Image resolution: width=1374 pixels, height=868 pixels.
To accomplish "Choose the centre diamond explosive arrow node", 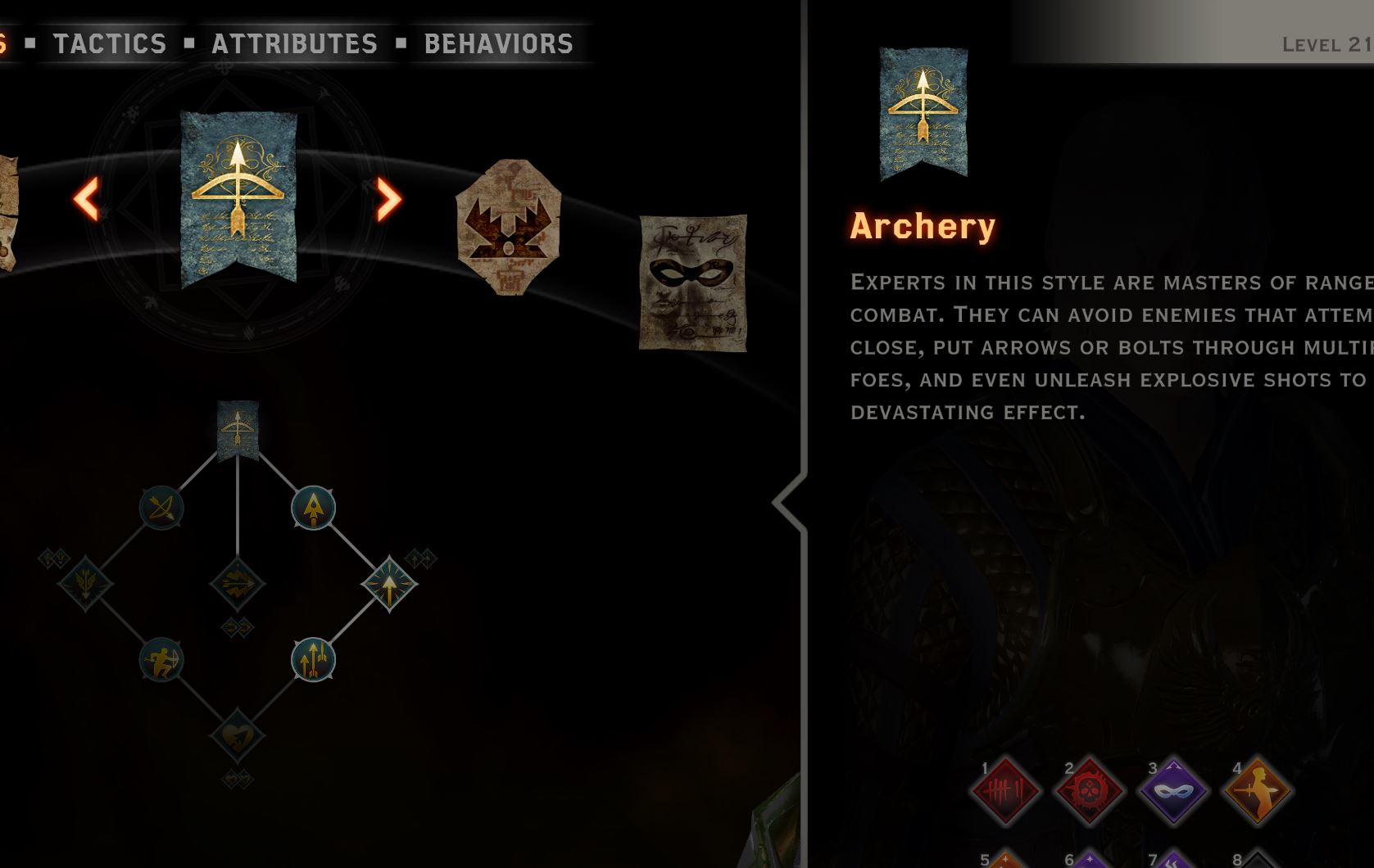I will (x=238, y=584).
